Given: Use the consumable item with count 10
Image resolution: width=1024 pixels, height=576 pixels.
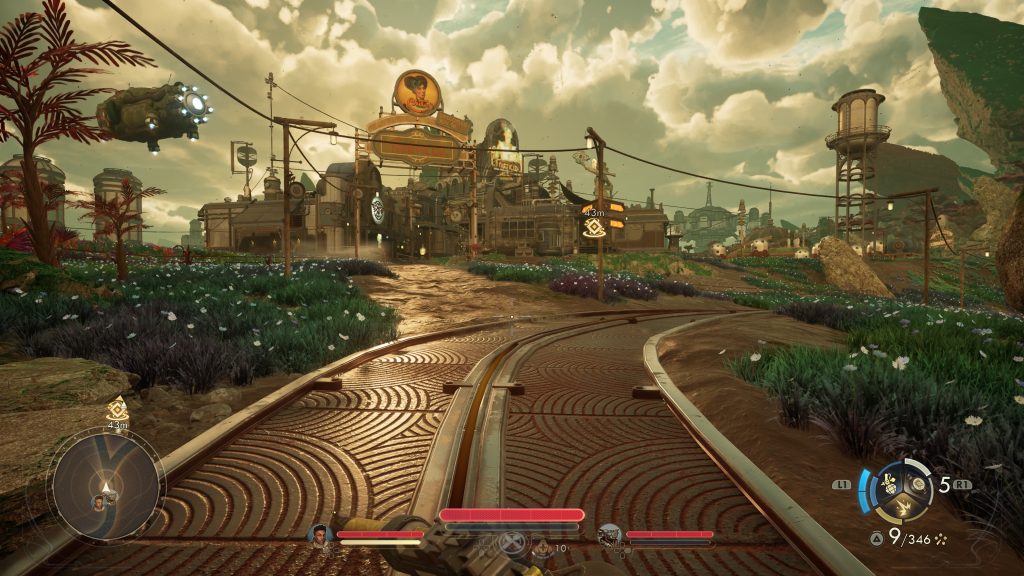Looking at the screenshot, I should (x=543, y=546).
